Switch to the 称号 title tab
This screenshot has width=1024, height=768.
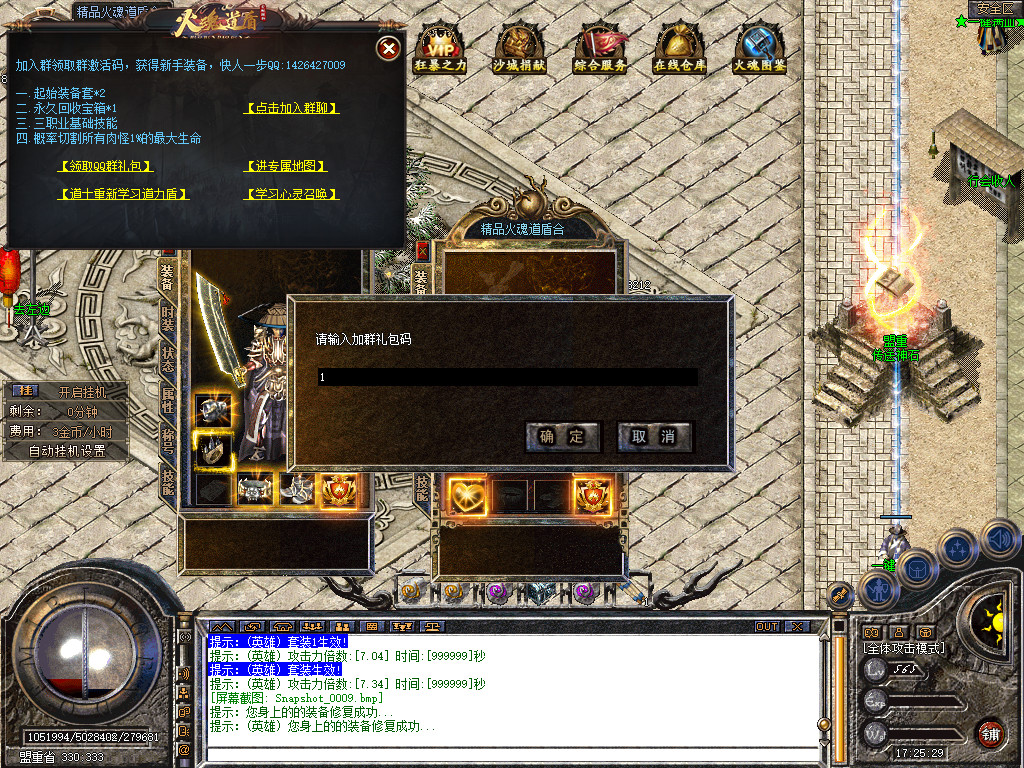tap(168, 442)
